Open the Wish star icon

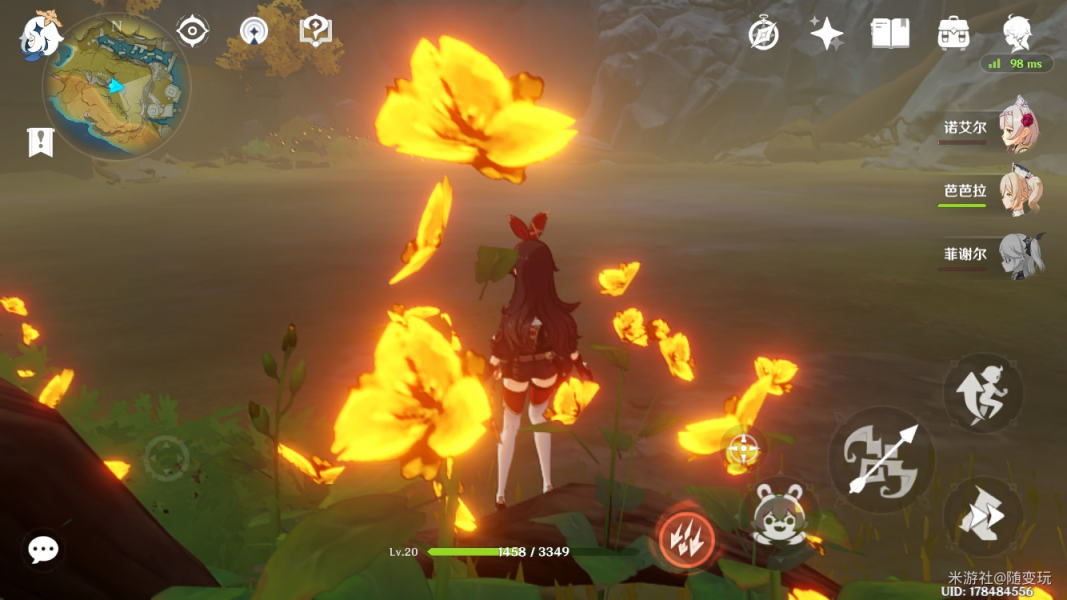click(x=826, y=34)
